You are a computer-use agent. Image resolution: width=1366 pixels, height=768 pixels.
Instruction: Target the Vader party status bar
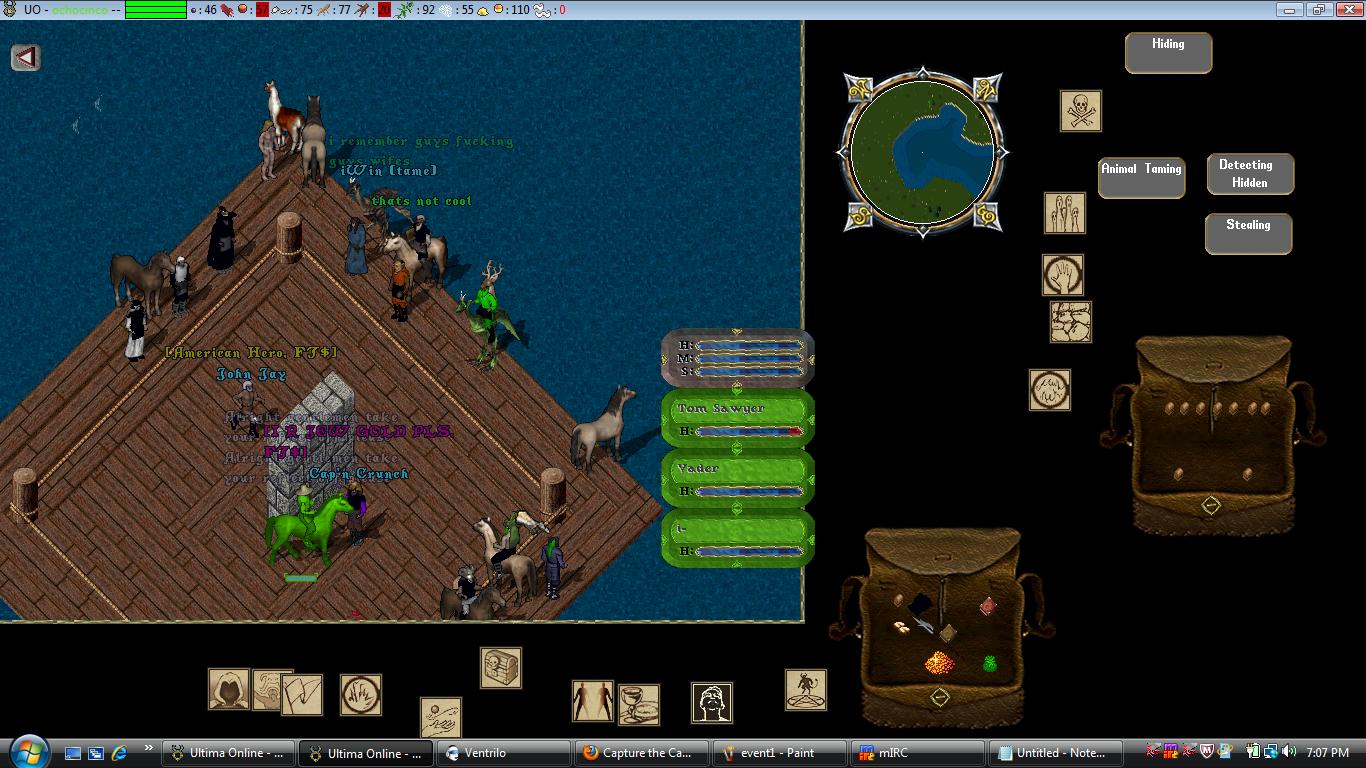click(x=737, y=478)
